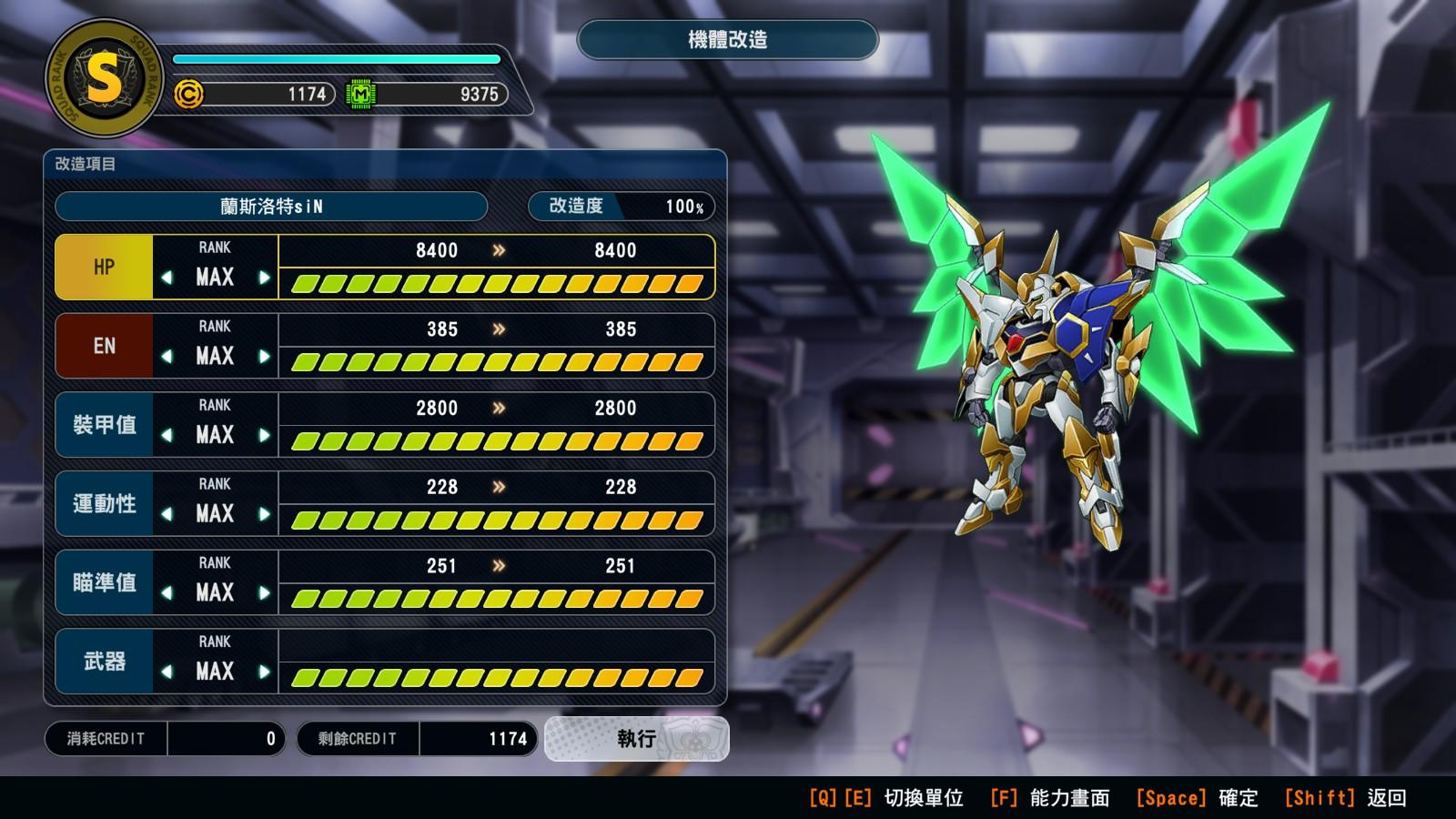This screenshot has width=1456, height=819.
Task: Select the 武器 weapon upgrade row
Action: click(104, 662)
